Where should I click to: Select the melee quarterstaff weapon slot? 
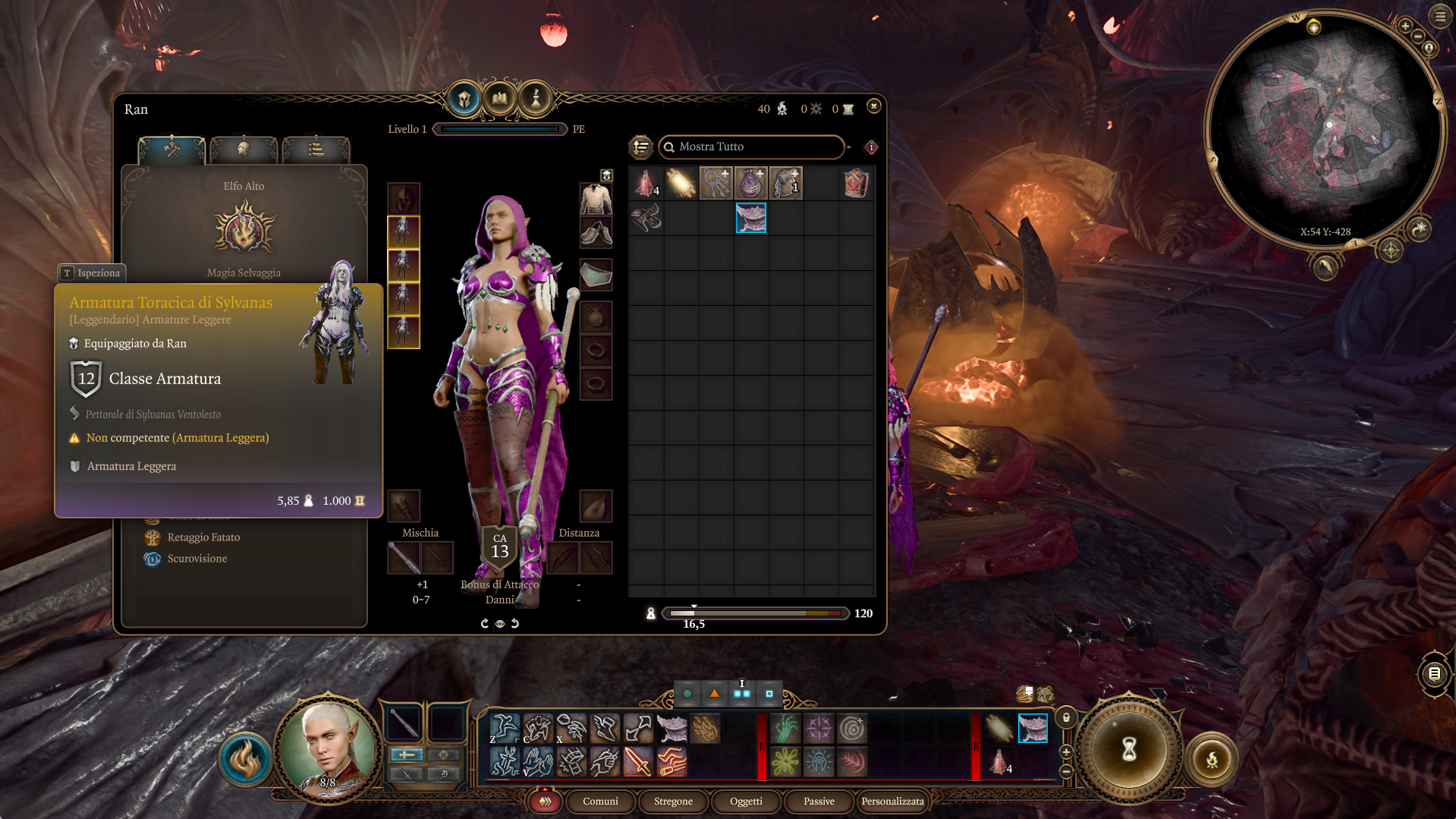pos(404,558)
